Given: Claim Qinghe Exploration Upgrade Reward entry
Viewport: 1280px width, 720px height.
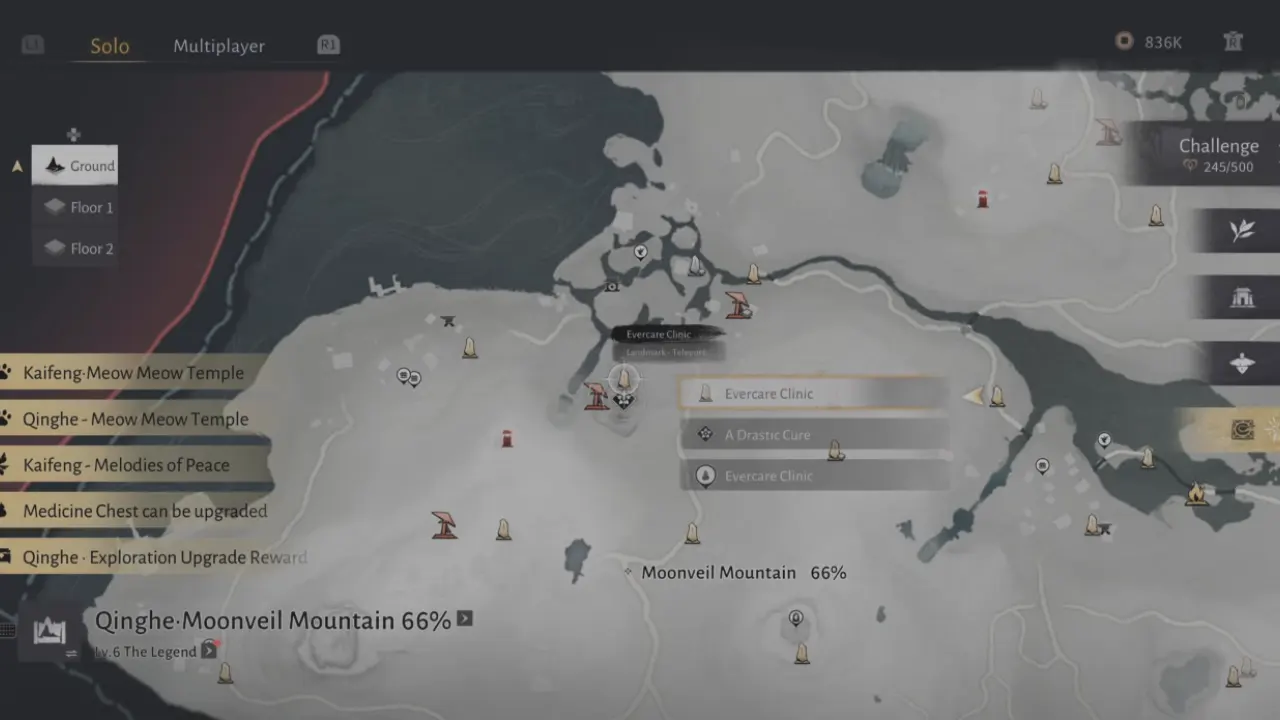Looking at the screenshot, I should coord(163,557).
